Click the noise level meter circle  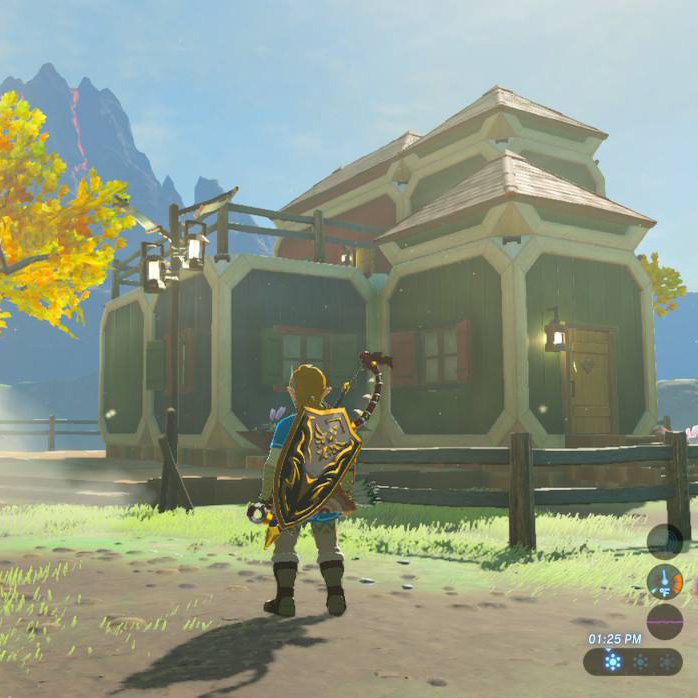coord(664,621)
